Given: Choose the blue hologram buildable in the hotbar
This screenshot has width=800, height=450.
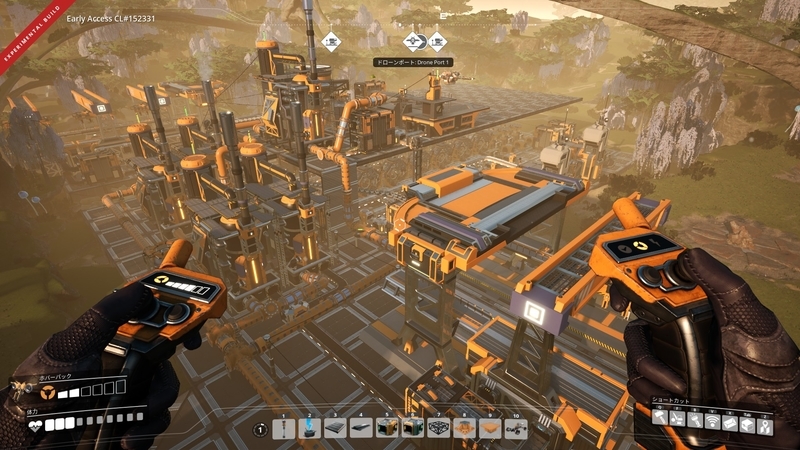Looking at the screenshot, I should (x=309, y=428).
